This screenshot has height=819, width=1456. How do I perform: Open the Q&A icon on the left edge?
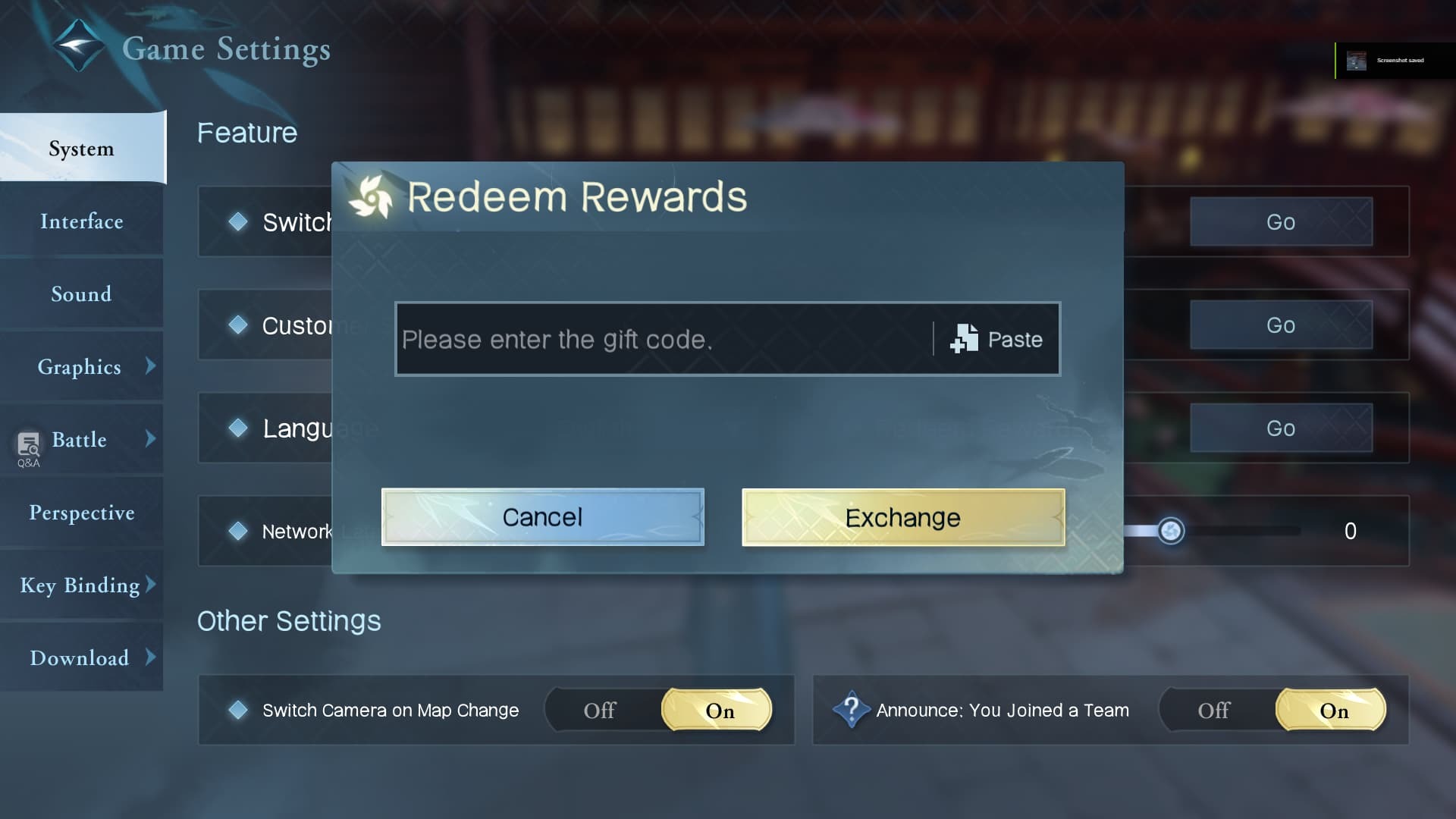[27, 446]
